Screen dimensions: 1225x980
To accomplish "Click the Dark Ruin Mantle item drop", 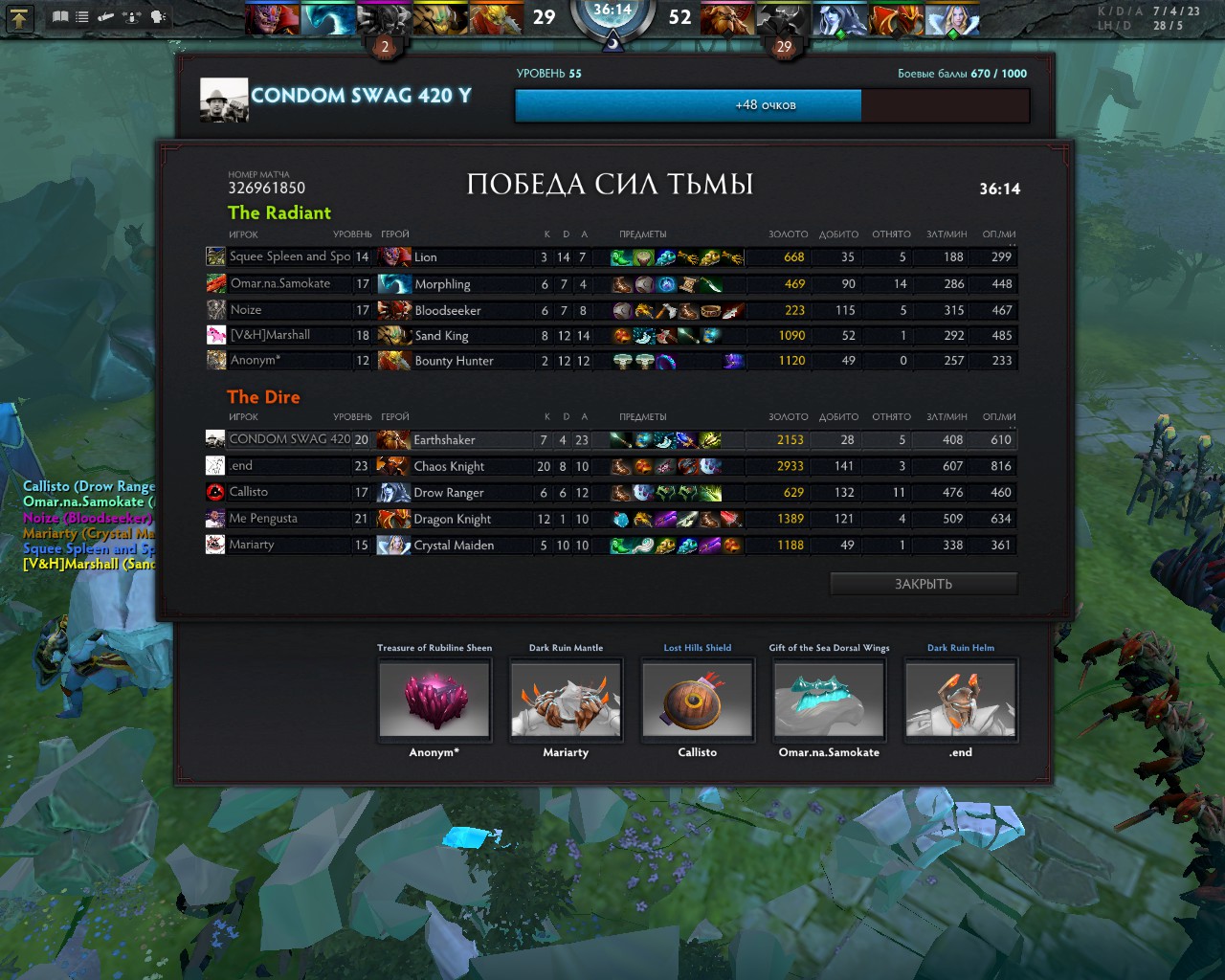I will [566, 700].
